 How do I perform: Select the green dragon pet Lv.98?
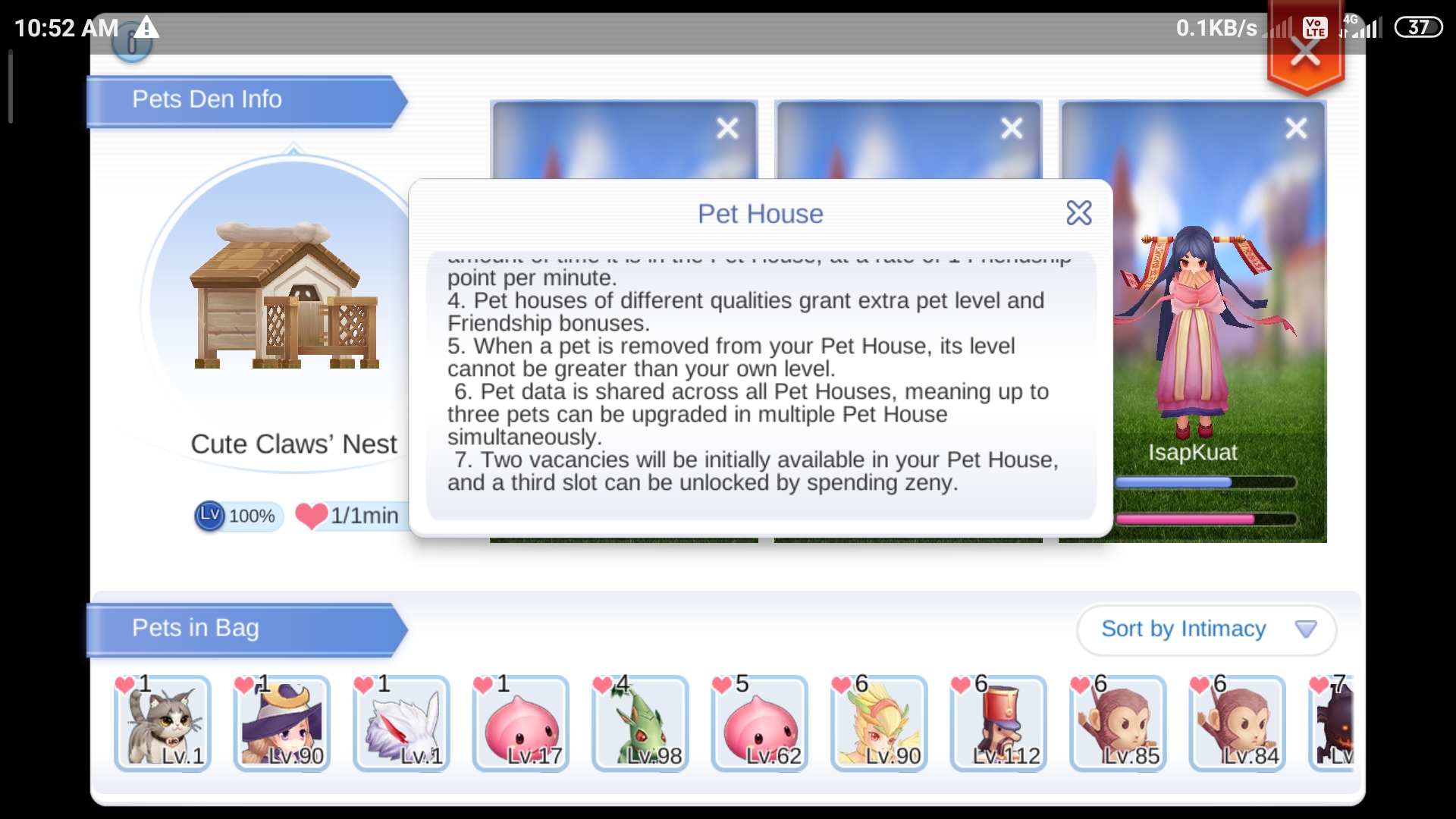coord(641,724)
